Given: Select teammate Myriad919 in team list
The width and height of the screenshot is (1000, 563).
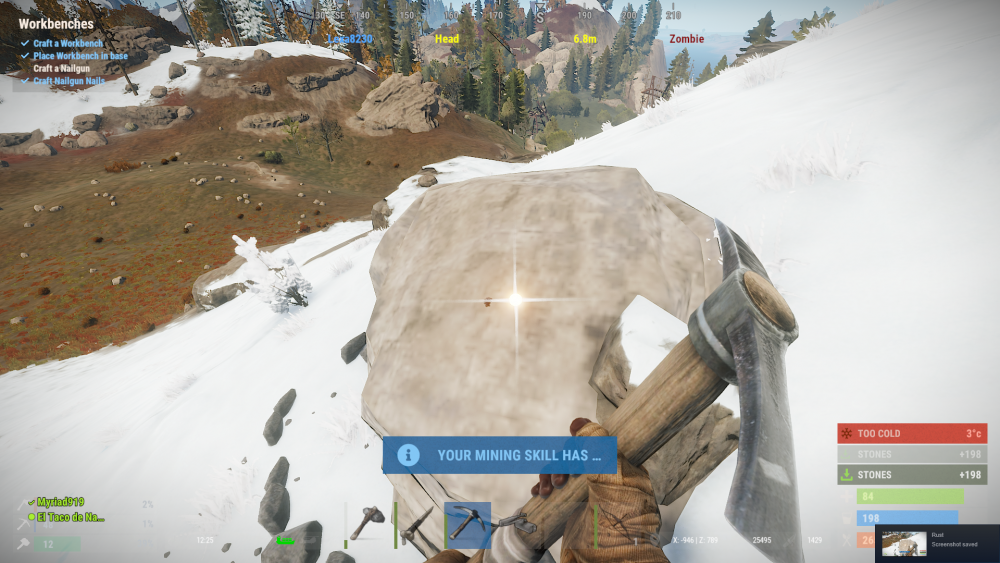Looking at the screenshot, I should coord(62,502).
